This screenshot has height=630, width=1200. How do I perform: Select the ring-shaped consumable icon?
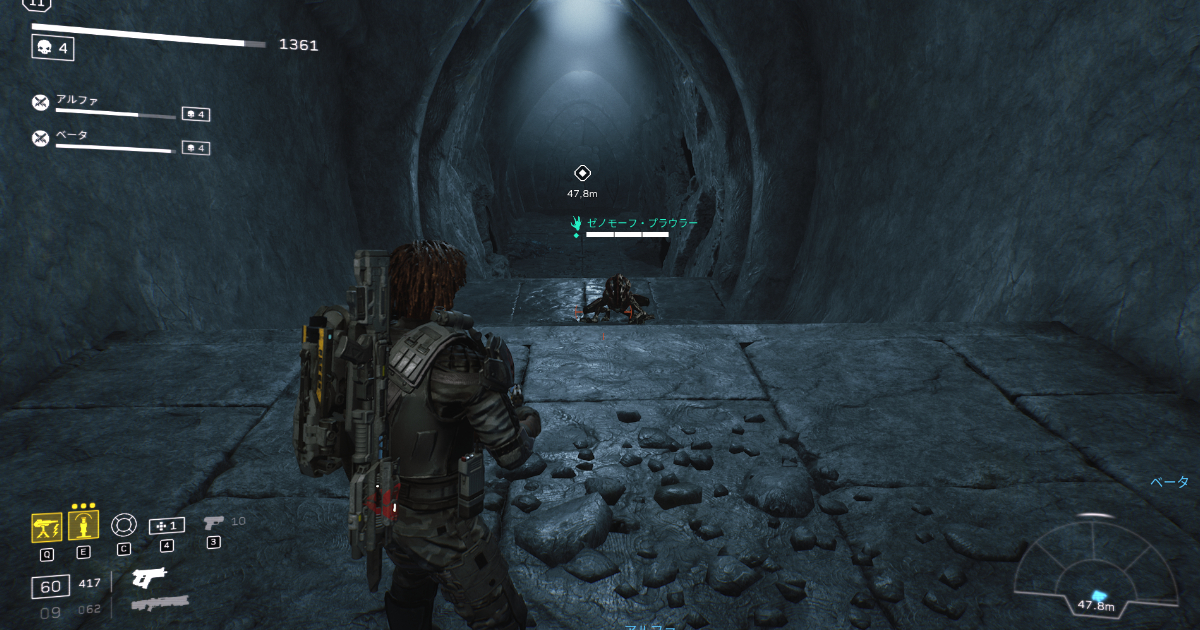coord(123,524)
